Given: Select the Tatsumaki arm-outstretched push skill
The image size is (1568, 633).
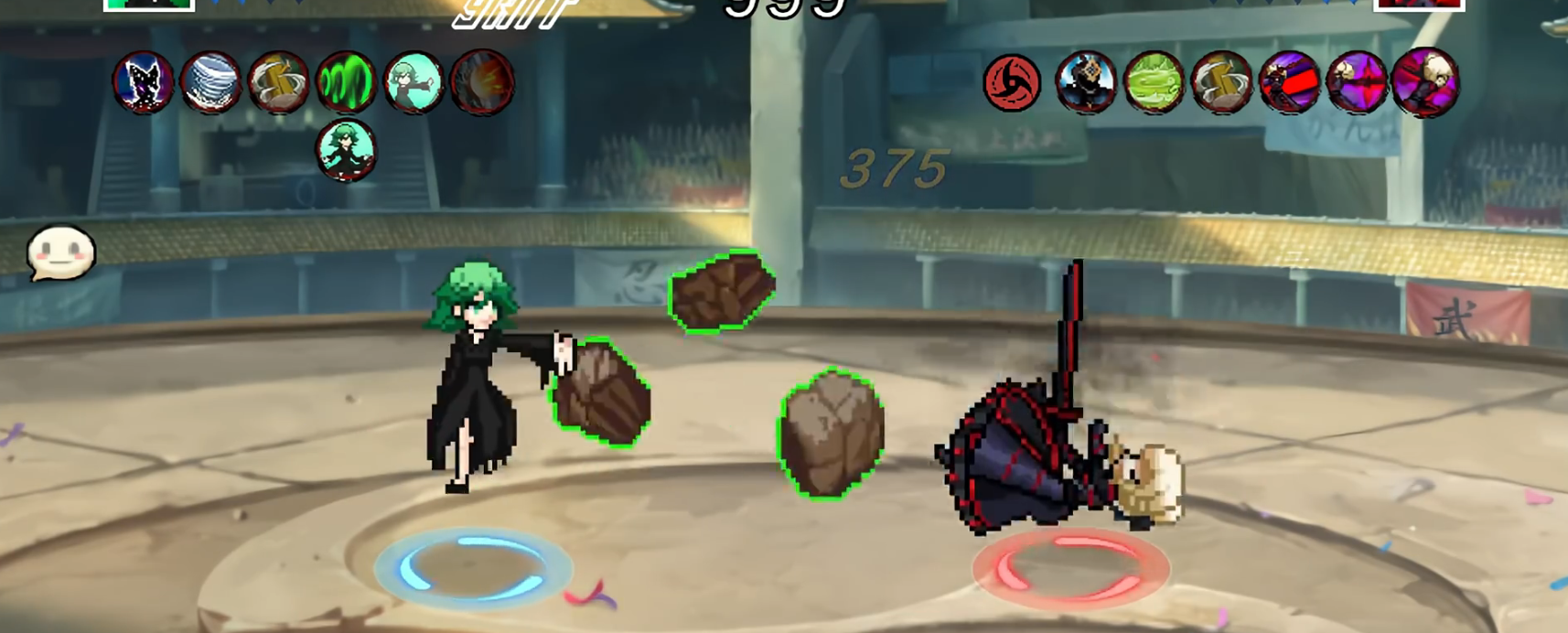Looking at the screenshot, I should coord(413,82).
